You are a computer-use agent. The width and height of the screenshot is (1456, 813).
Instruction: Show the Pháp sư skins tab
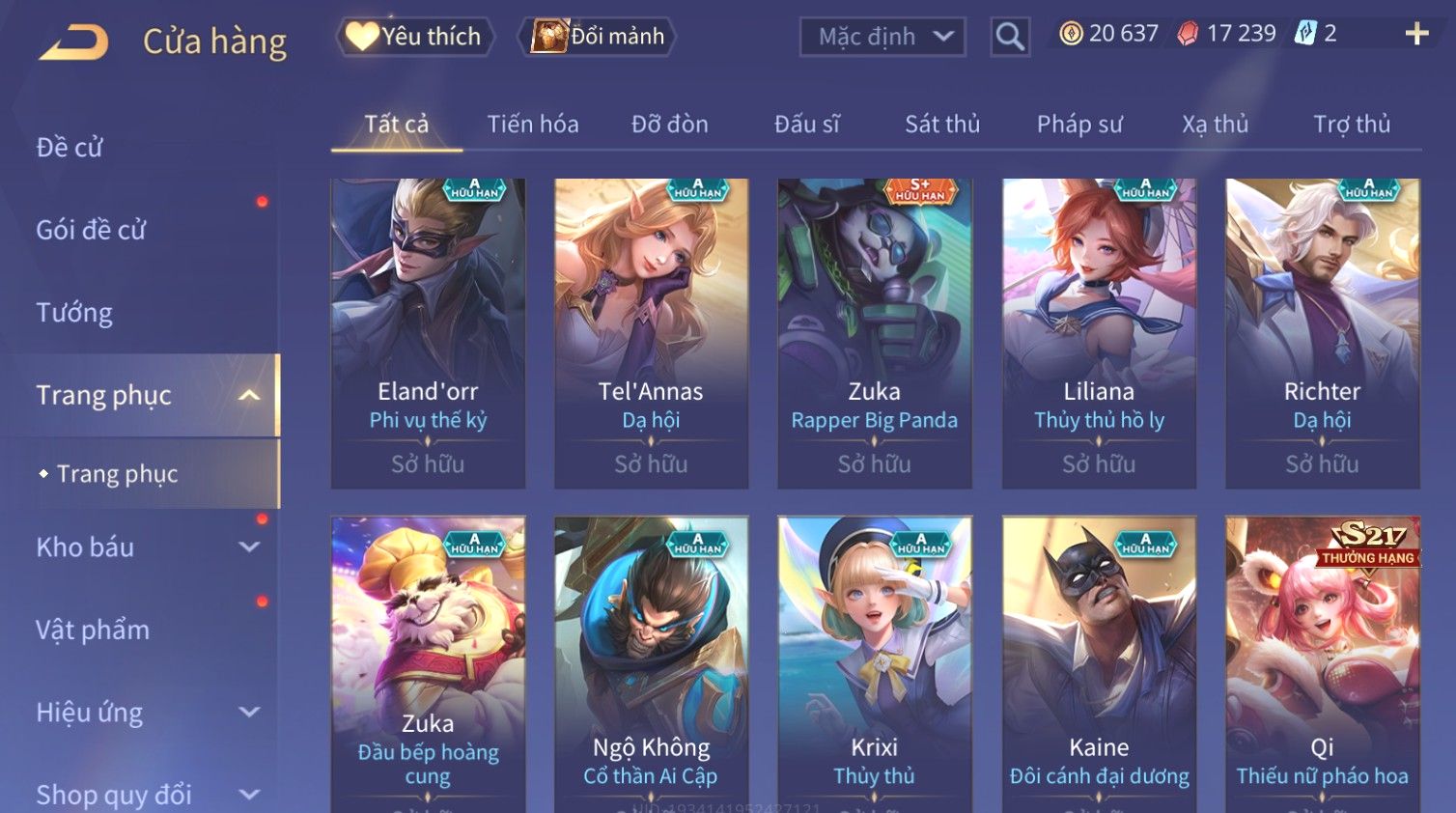click(1079, 125)
